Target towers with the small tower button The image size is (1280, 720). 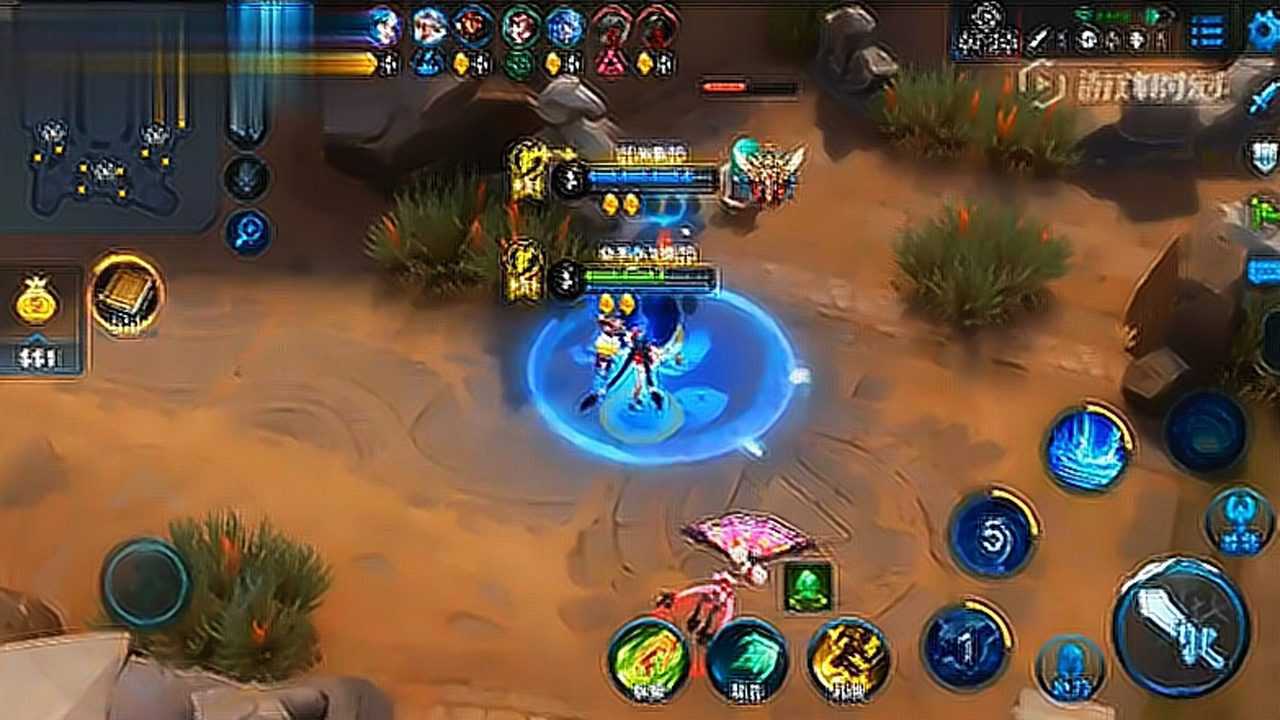tap(1239, 521)
